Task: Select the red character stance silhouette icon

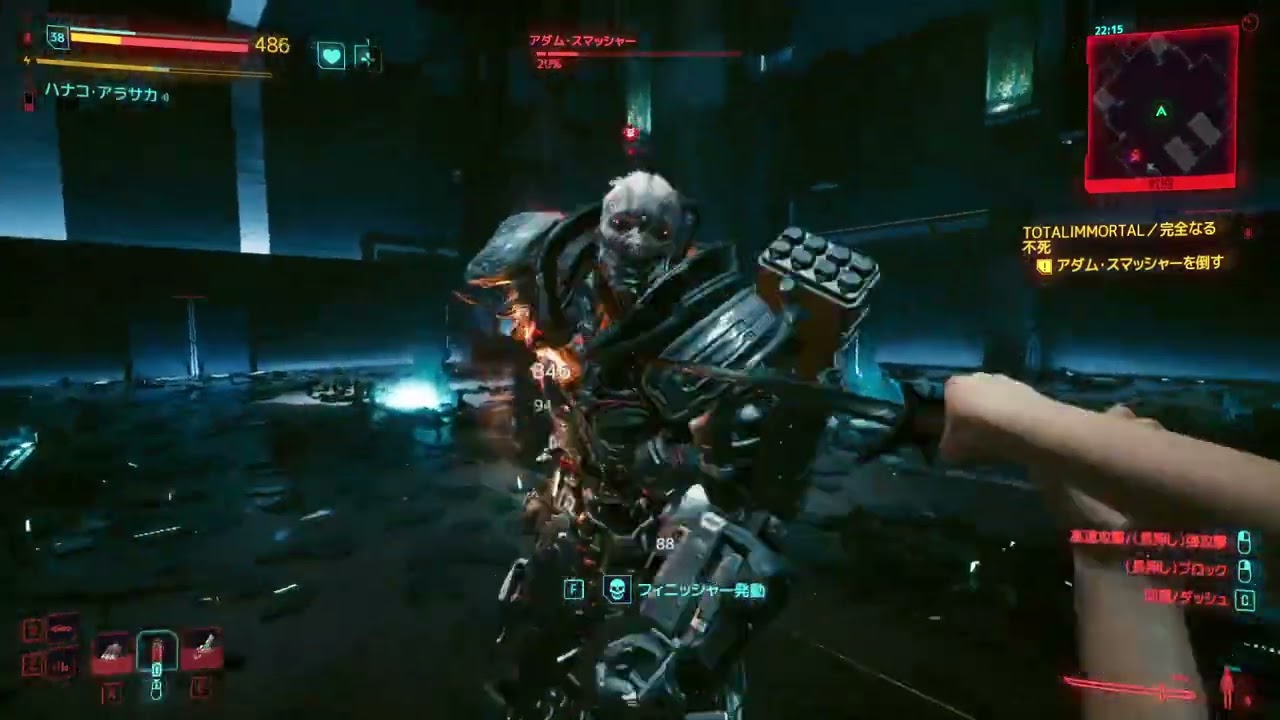Action: (1228, 688)
